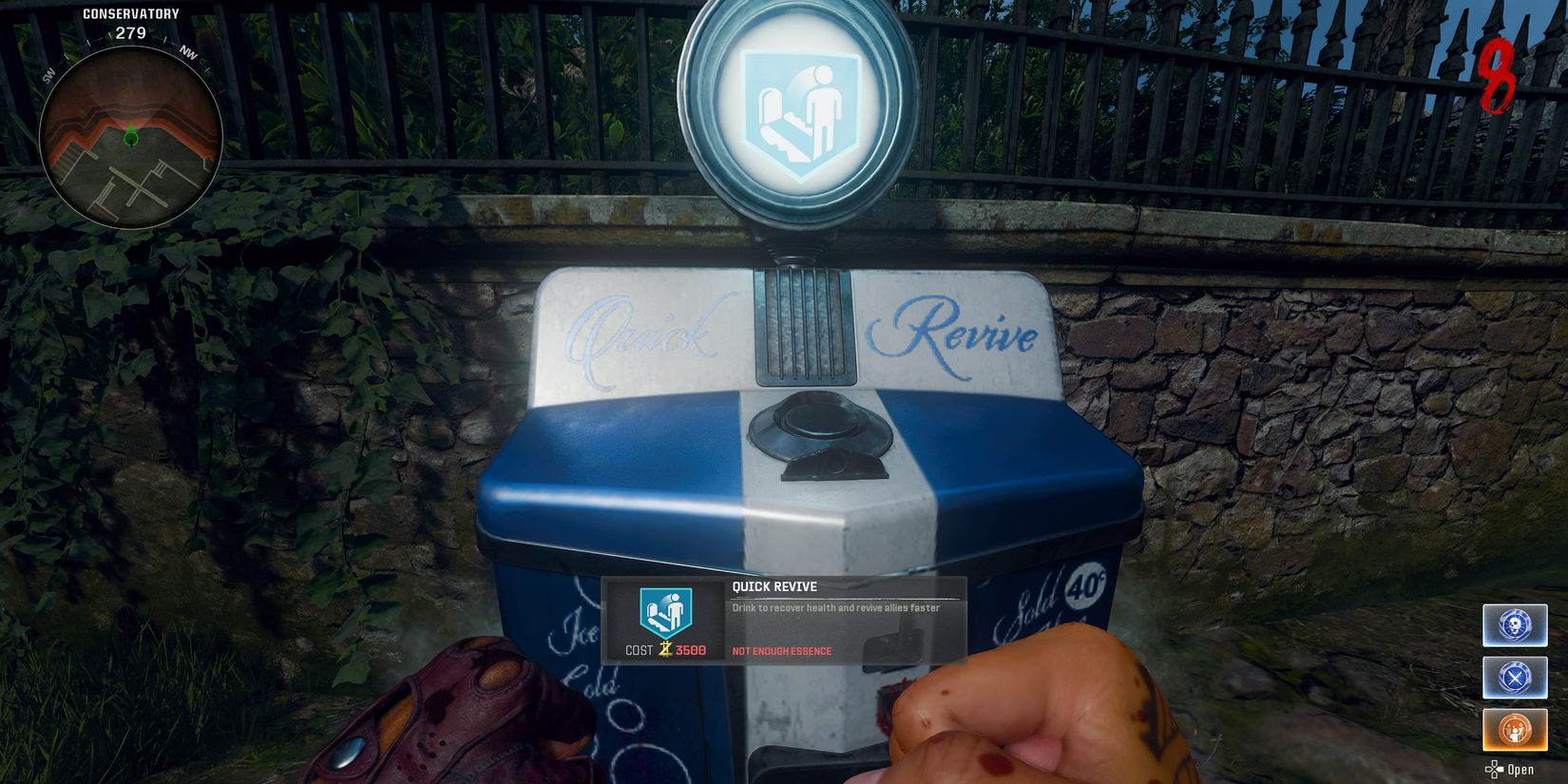
Task: Toggle the red round counter showing 8
Action: tap(1496, 76)
